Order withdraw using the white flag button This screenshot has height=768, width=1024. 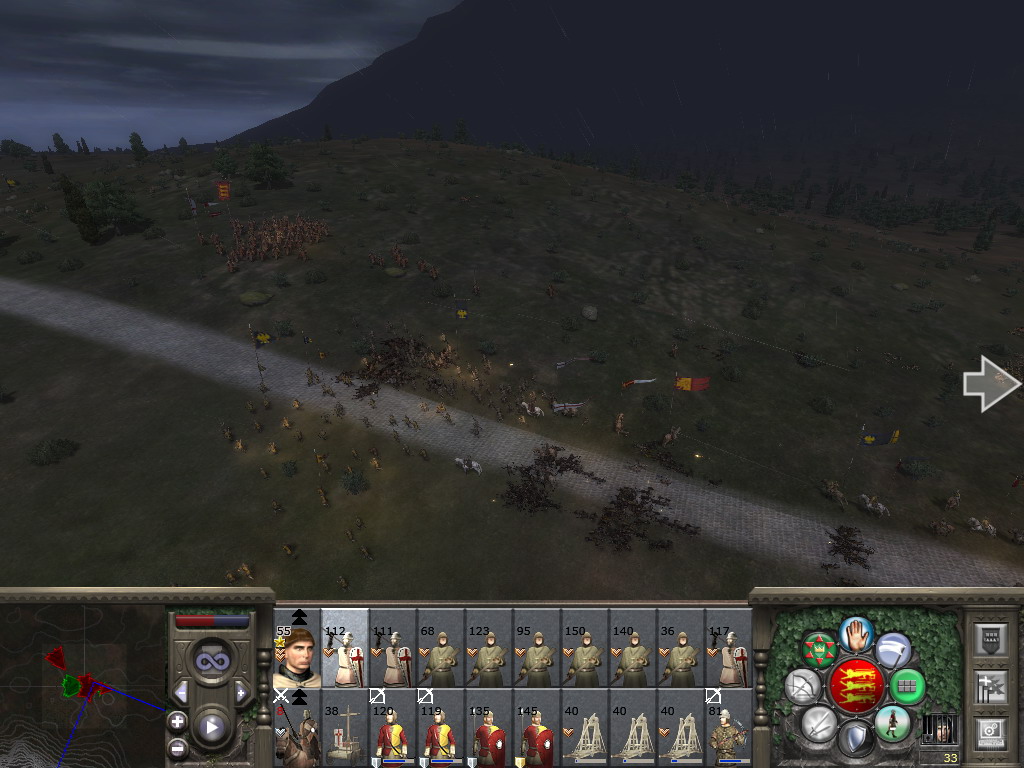click(893, 650)
